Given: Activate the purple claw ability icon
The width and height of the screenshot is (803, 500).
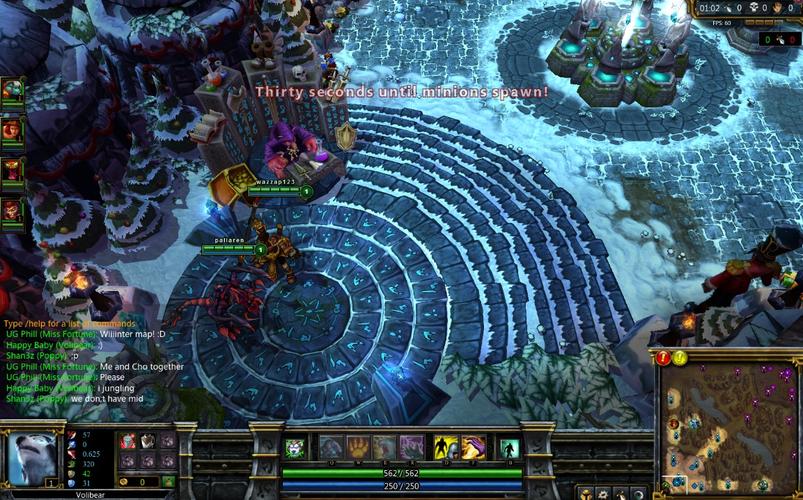Looking at the screenshot, I should click(411, 447).
